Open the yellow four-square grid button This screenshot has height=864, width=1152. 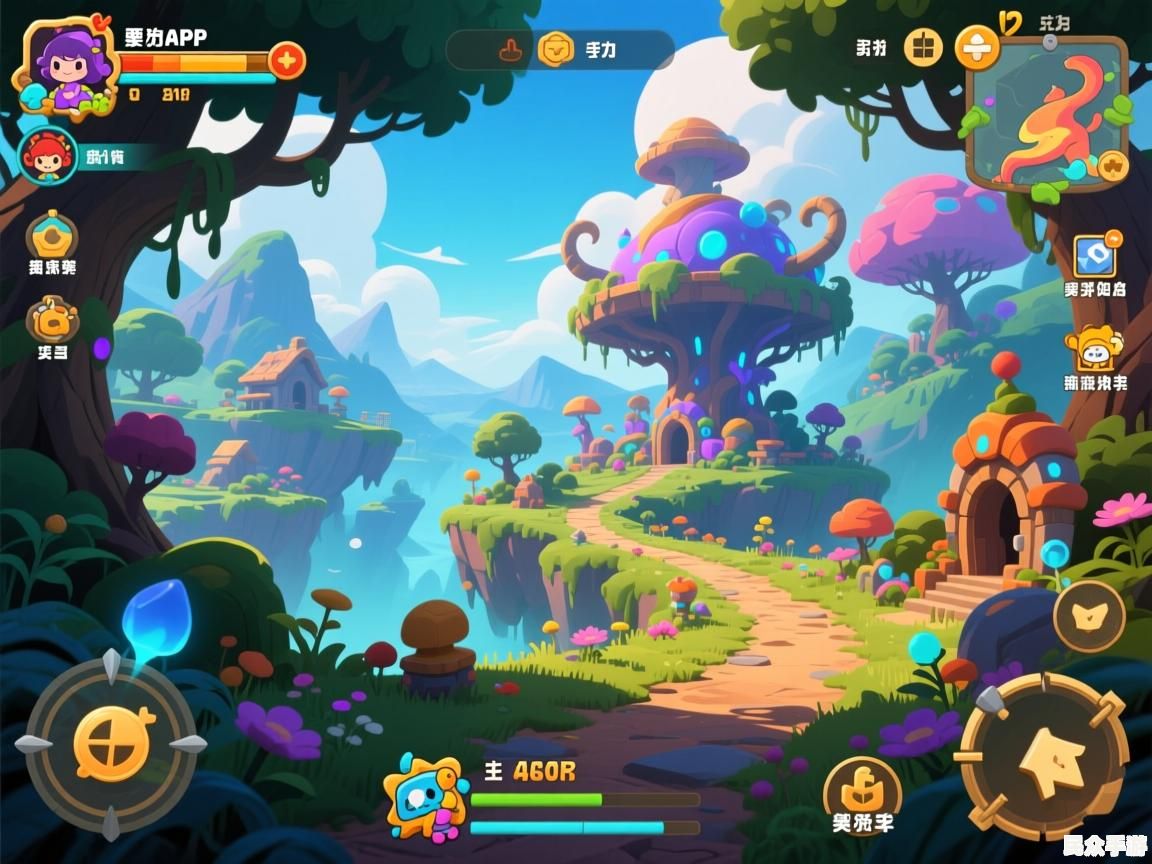pyautogui.click(x=924, y=46)
